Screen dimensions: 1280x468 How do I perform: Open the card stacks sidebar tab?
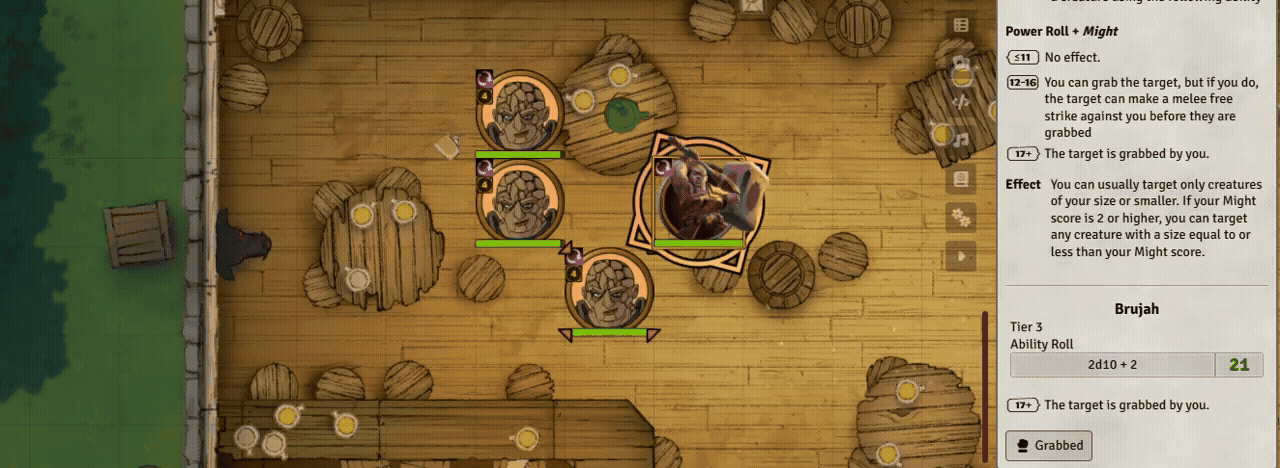pyautogui.click(x=961, y=64)
